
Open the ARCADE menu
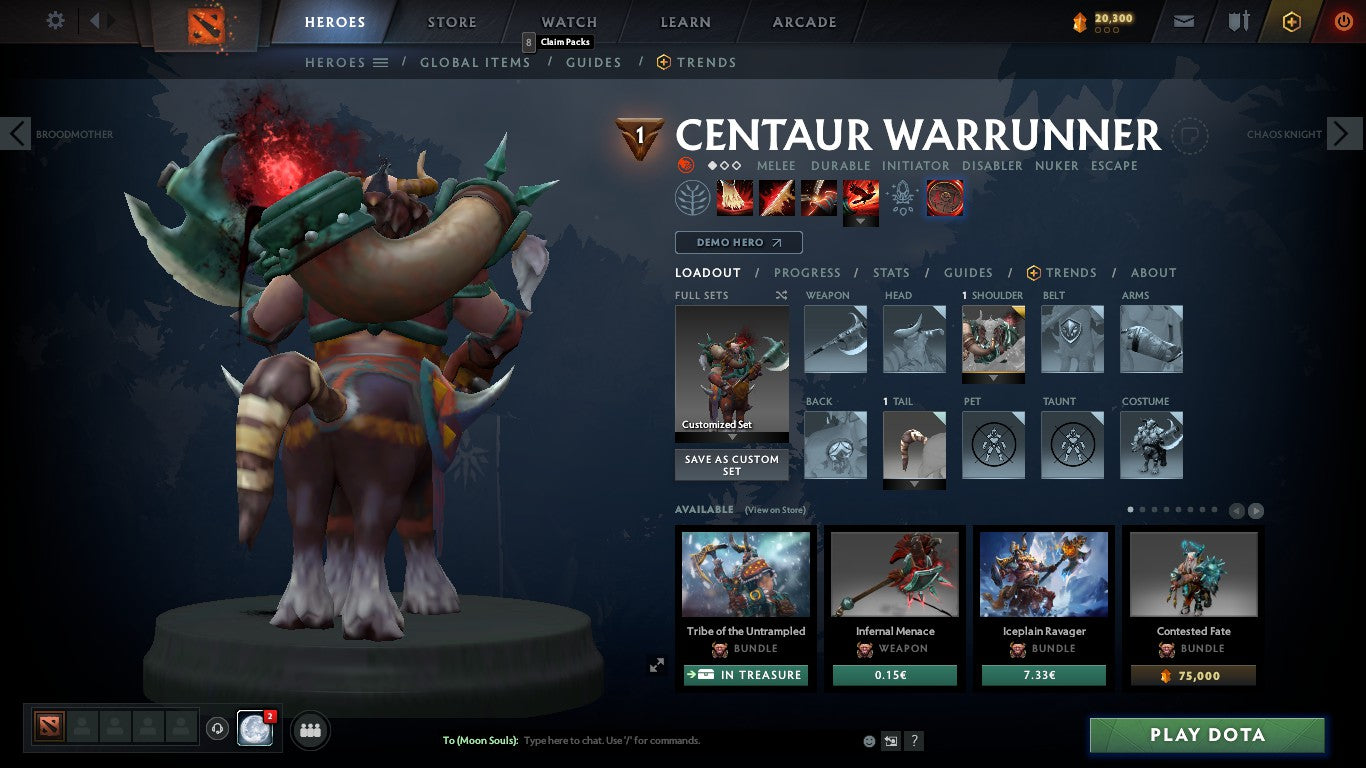[803, 21]
